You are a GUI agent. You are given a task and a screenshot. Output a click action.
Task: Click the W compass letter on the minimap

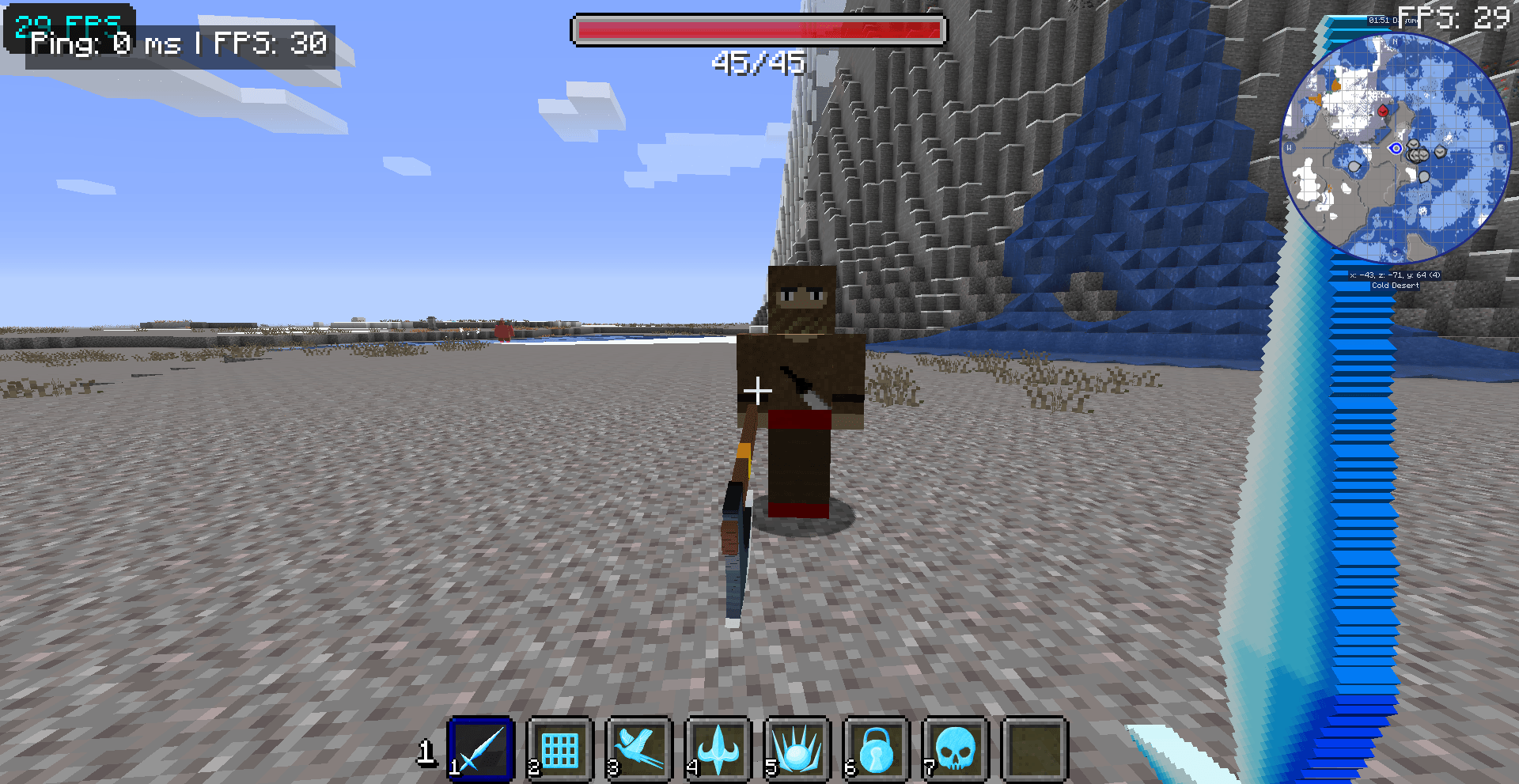click(1289, 148)
